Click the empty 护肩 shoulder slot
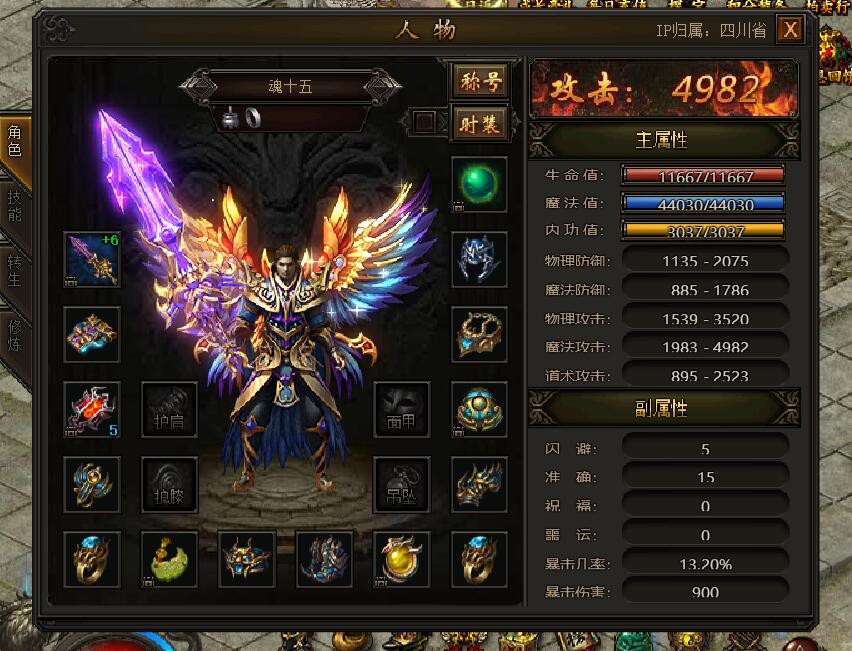Image resolution: width=852 pixels, height=651 pixels. point(169,409)
